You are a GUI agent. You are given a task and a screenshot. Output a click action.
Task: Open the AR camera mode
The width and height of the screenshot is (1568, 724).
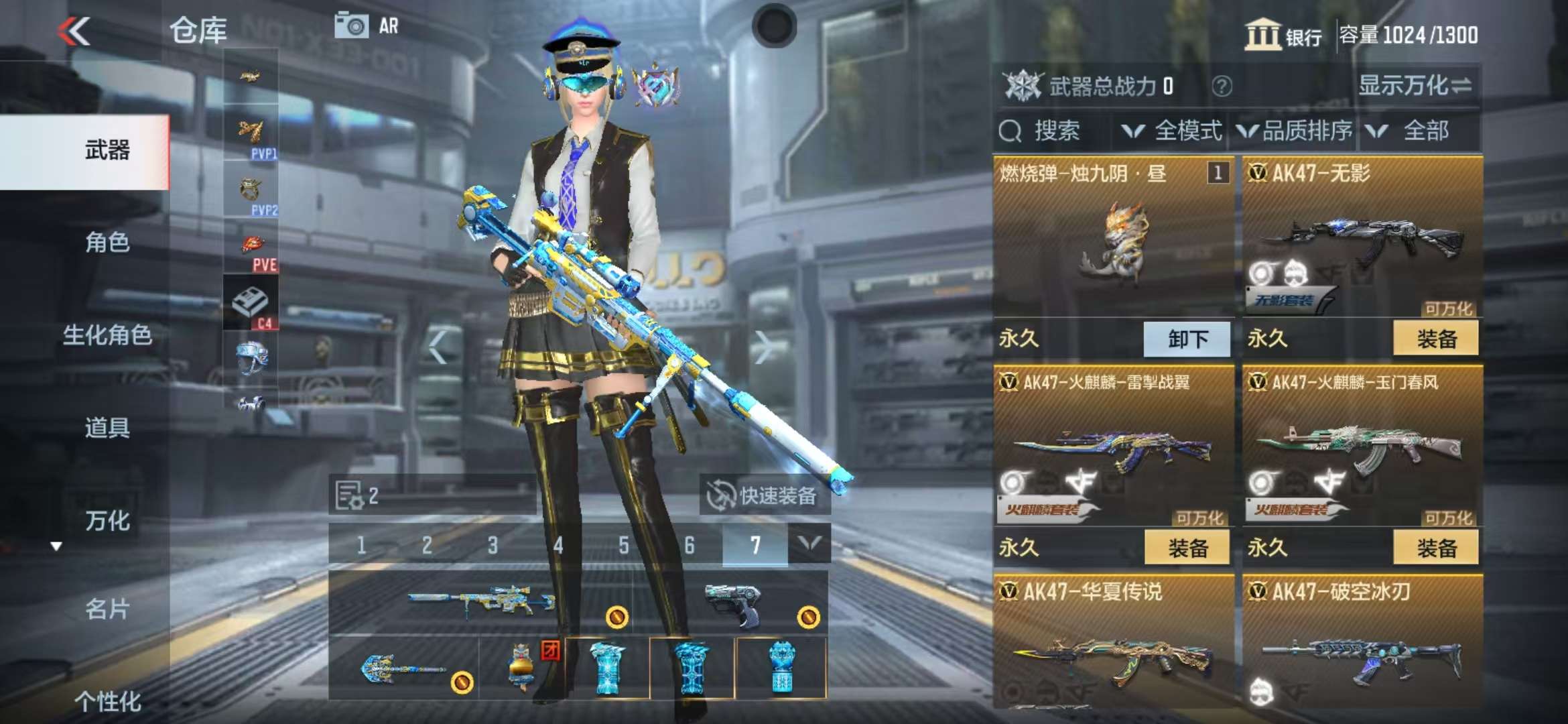point(367,26)
